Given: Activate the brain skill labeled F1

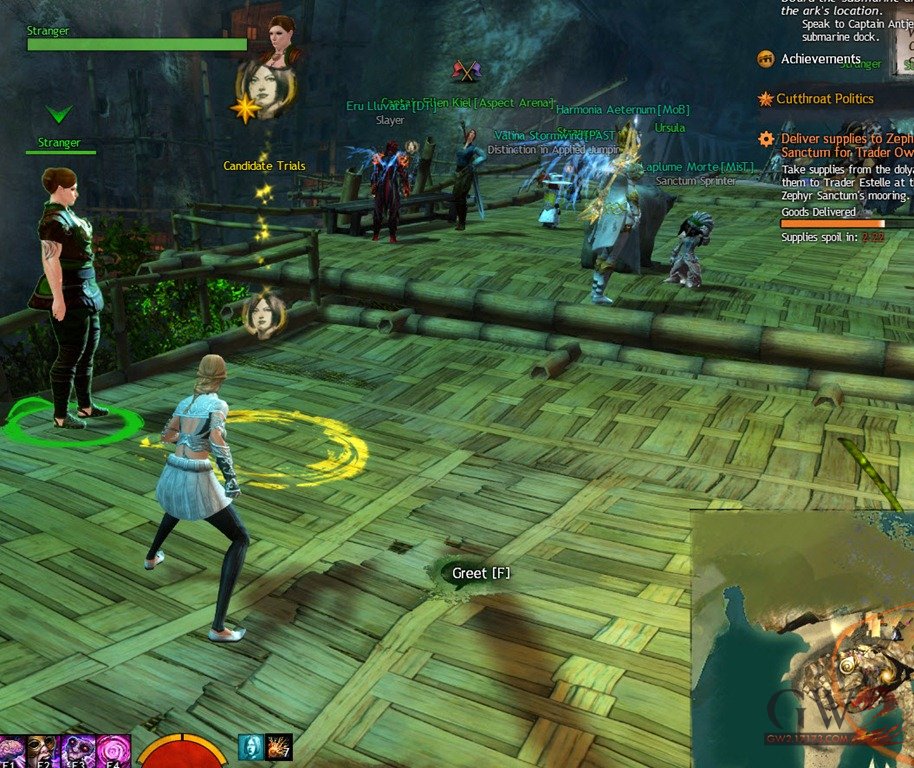Looking at the screenshot, I should pyautogui.click(x=14, y=752).
